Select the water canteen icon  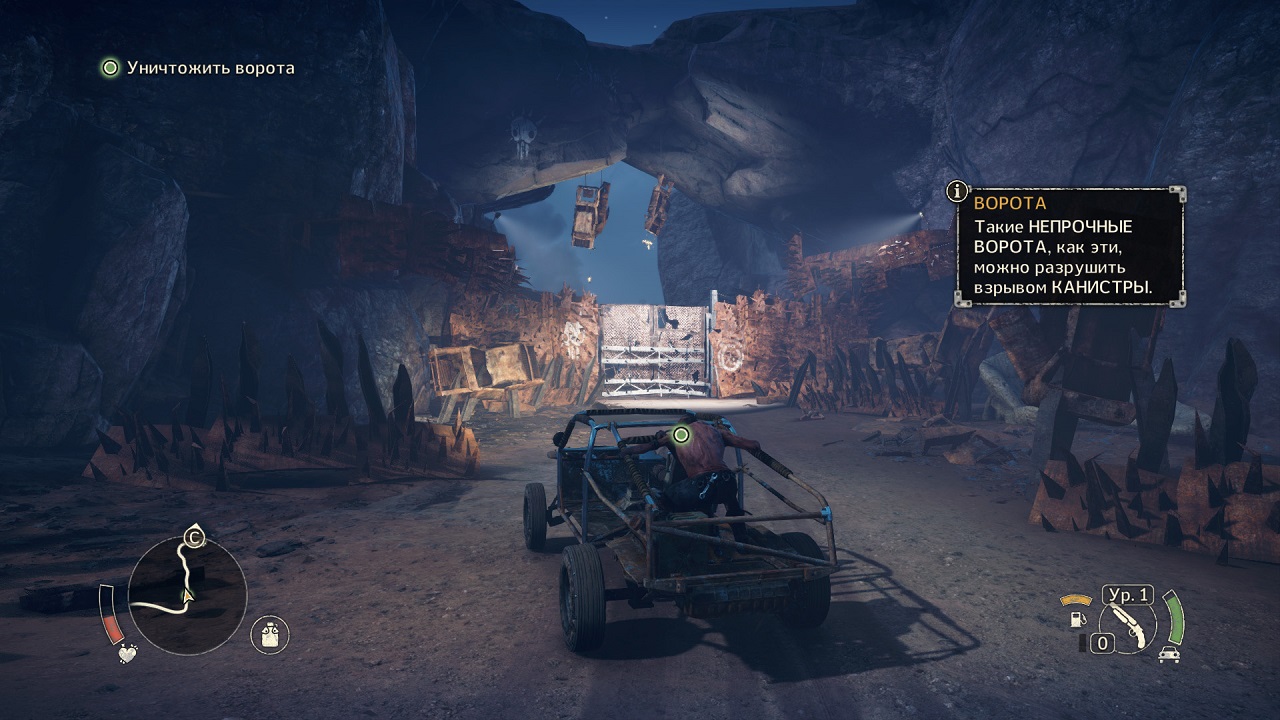click(269, 633)
